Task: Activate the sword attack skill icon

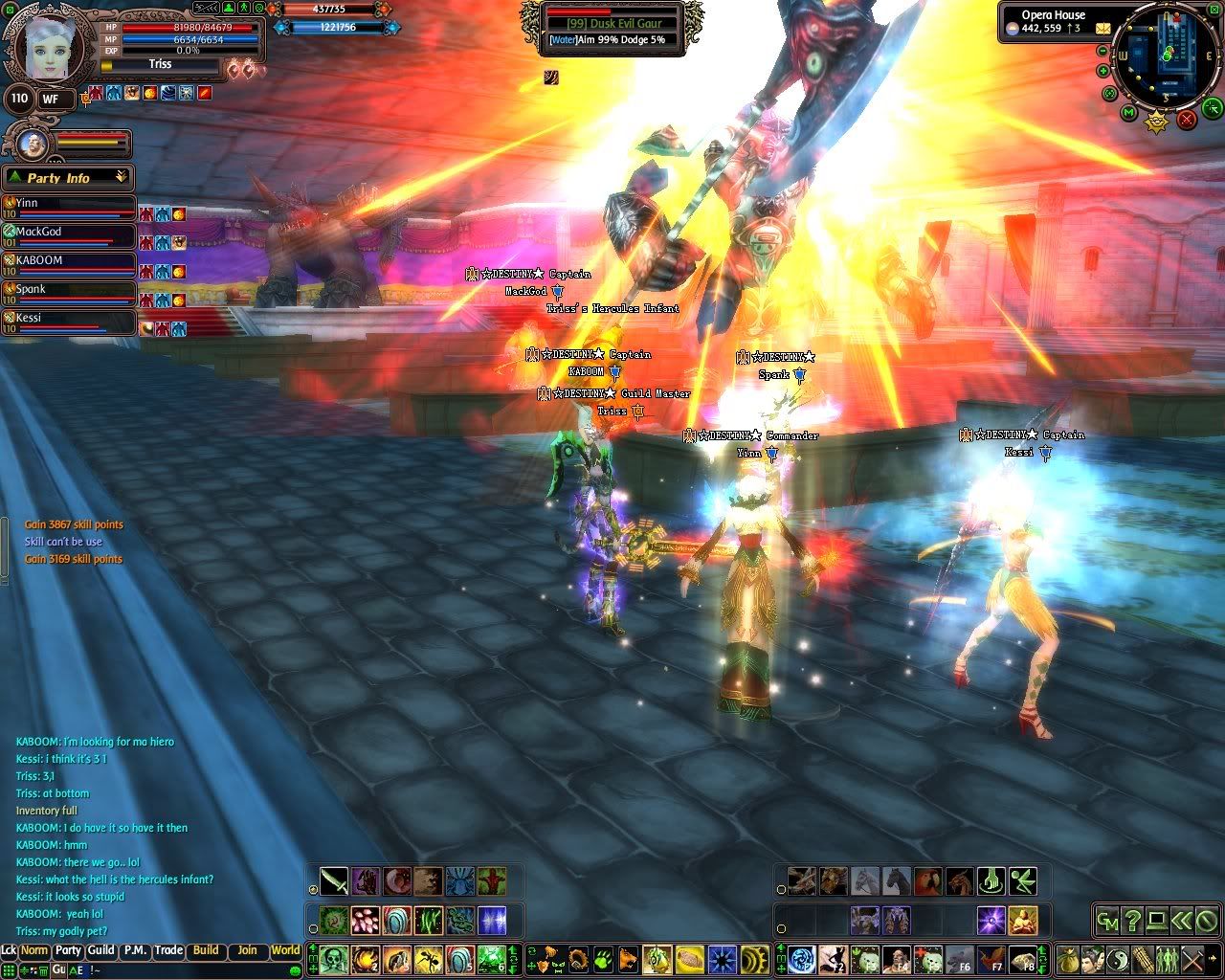Action: 334,880
